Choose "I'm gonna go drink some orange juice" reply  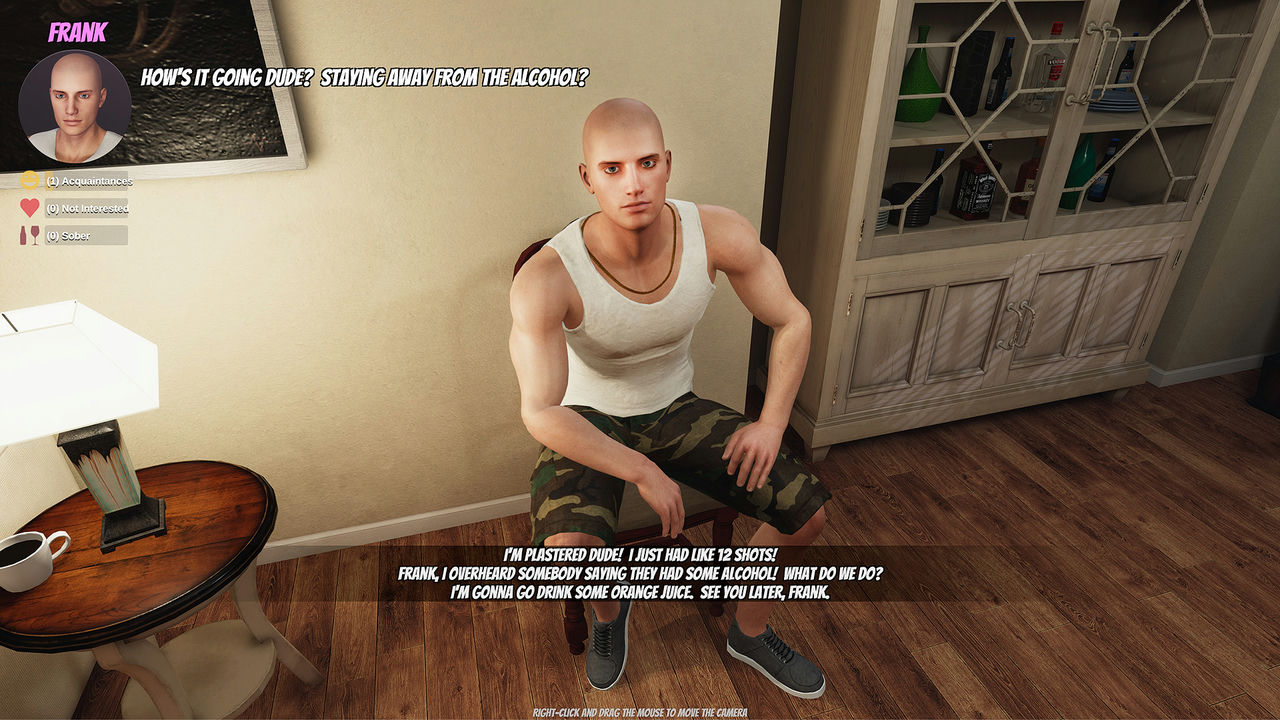[640, 589]
